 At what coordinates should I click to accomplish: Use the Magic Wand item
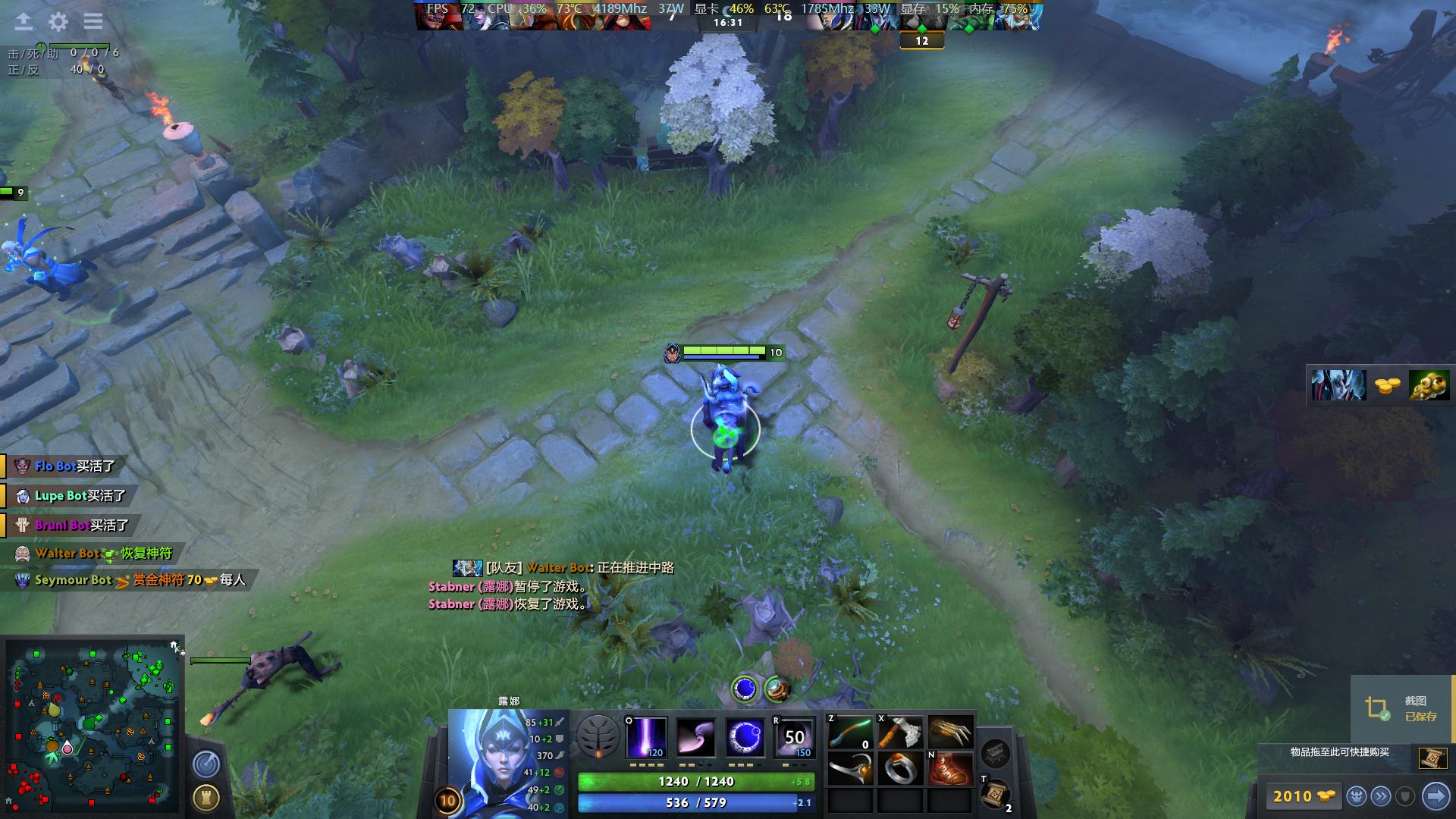(850, 733)
